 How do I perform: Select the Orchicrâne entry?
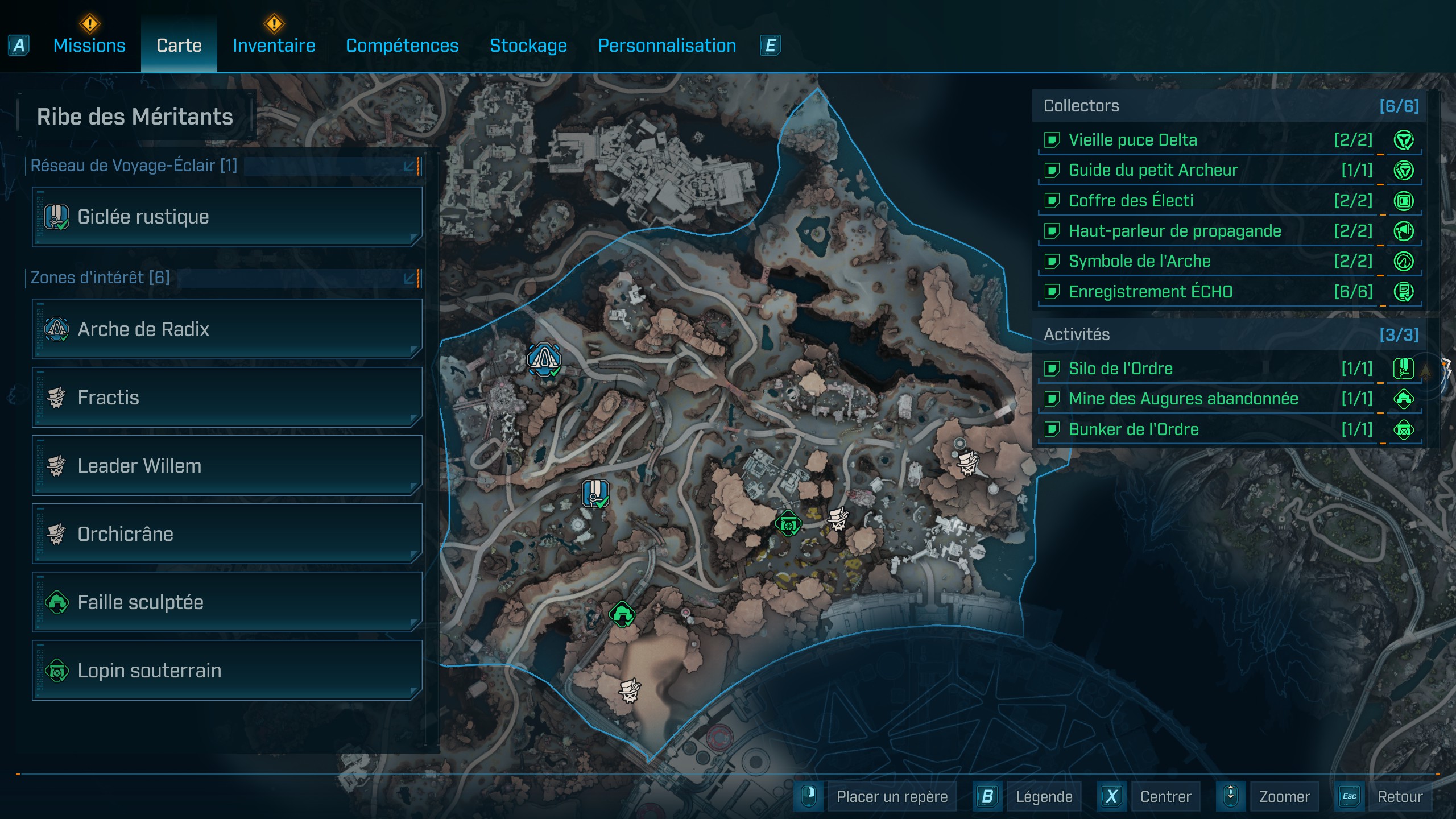(227, 534)
